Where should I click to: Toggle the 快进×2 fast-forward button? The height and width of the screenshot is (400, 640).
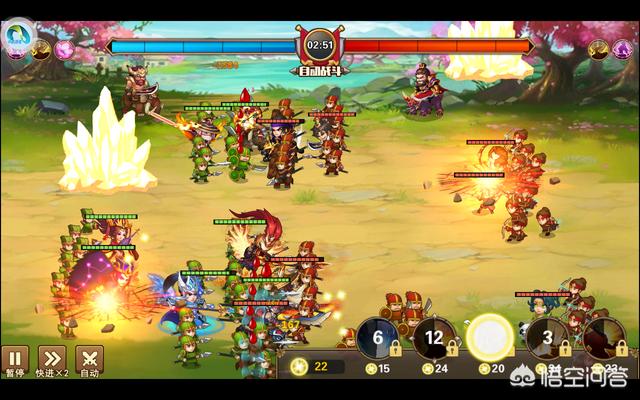[52, 359]
